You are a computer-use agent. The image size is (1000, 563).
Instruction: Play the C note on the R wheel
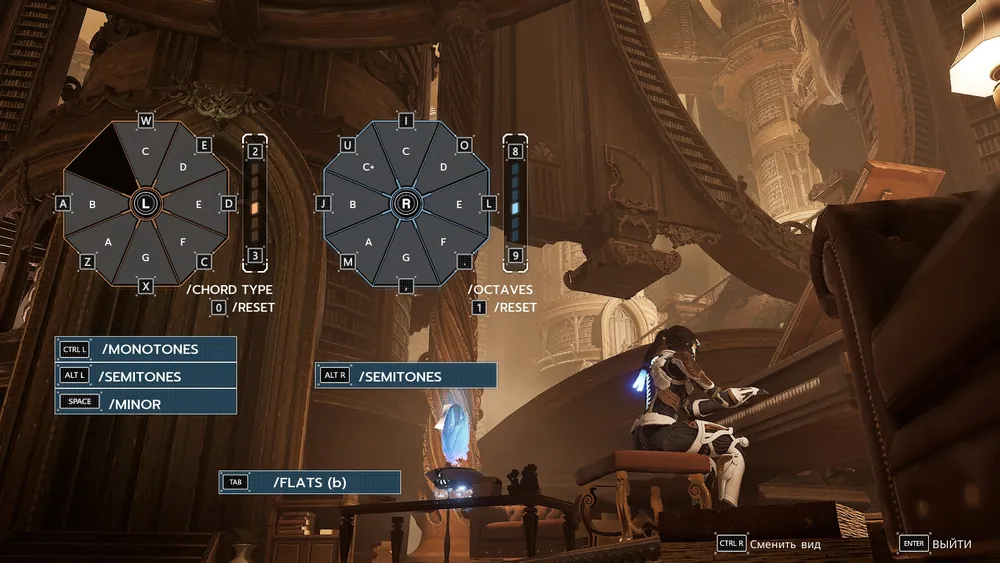[x=406, y=152]
